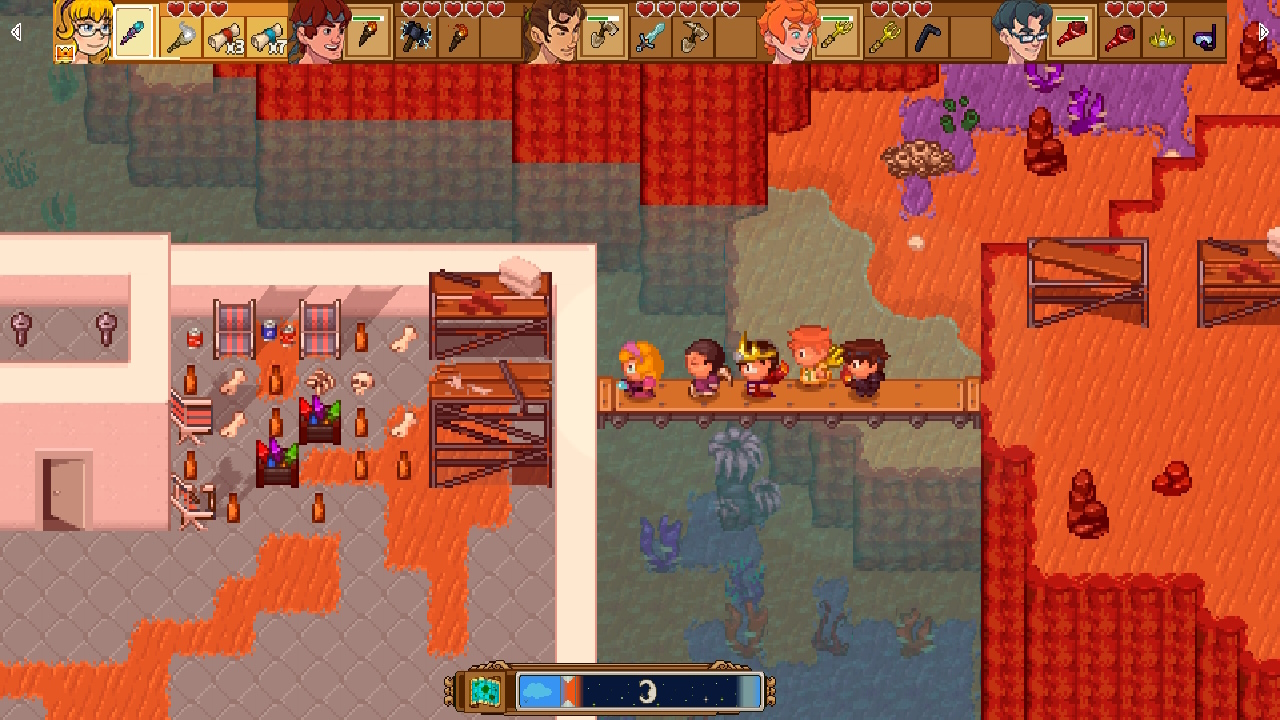Expand the player bar using the left arrow
The height and width of the screenshot is (720, 1280).
(15, 31)
